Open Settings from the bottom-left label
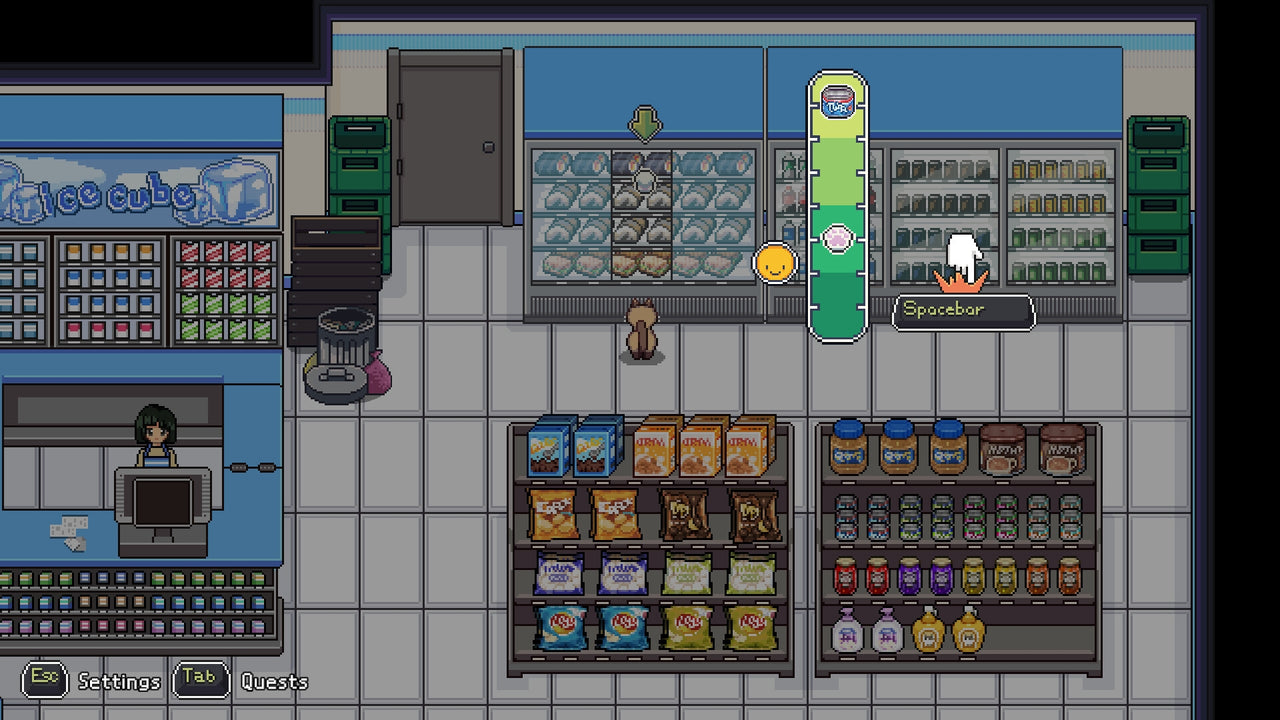 [118, 682]
